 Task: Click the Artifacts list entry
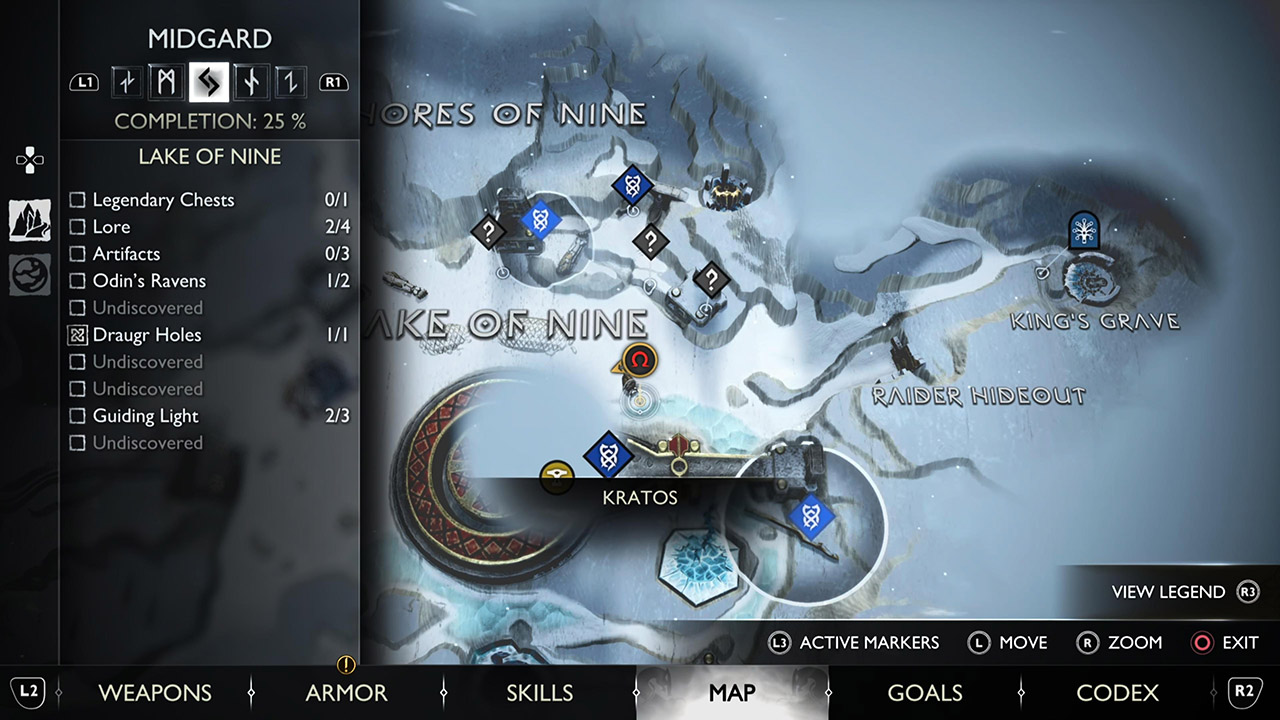[126, 254]
